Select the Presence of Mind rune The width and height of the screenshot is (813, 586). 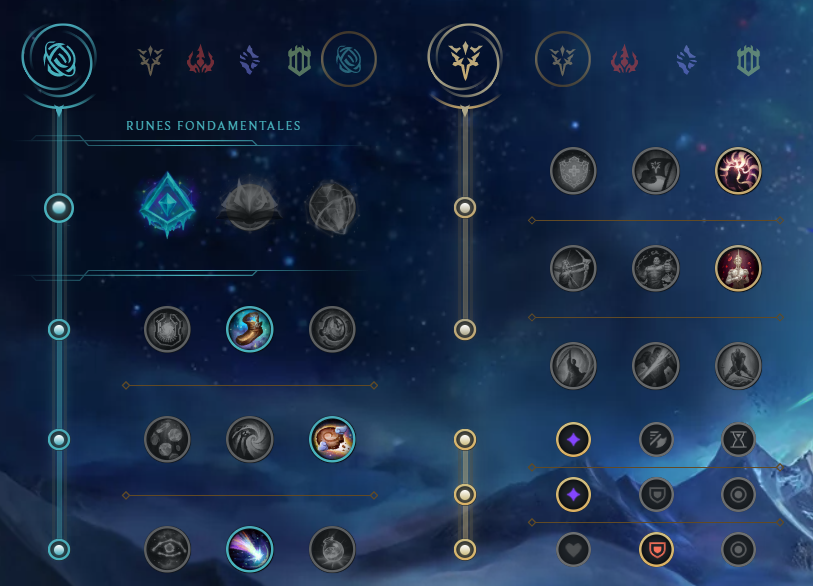point(738,171)
